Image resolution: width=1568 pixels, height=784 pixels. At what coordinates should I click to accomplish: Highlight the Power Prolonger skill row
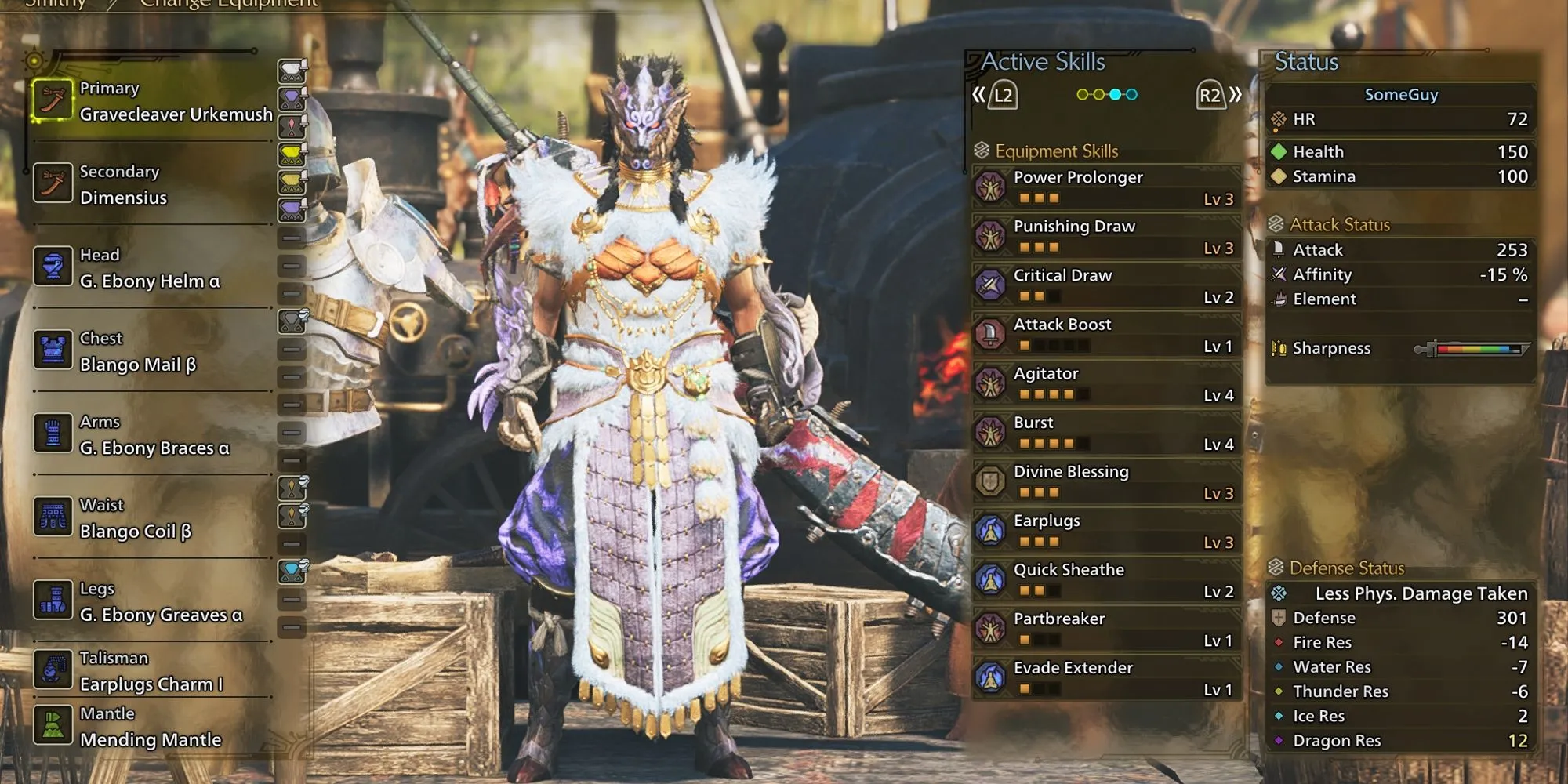coord(1106,187)
